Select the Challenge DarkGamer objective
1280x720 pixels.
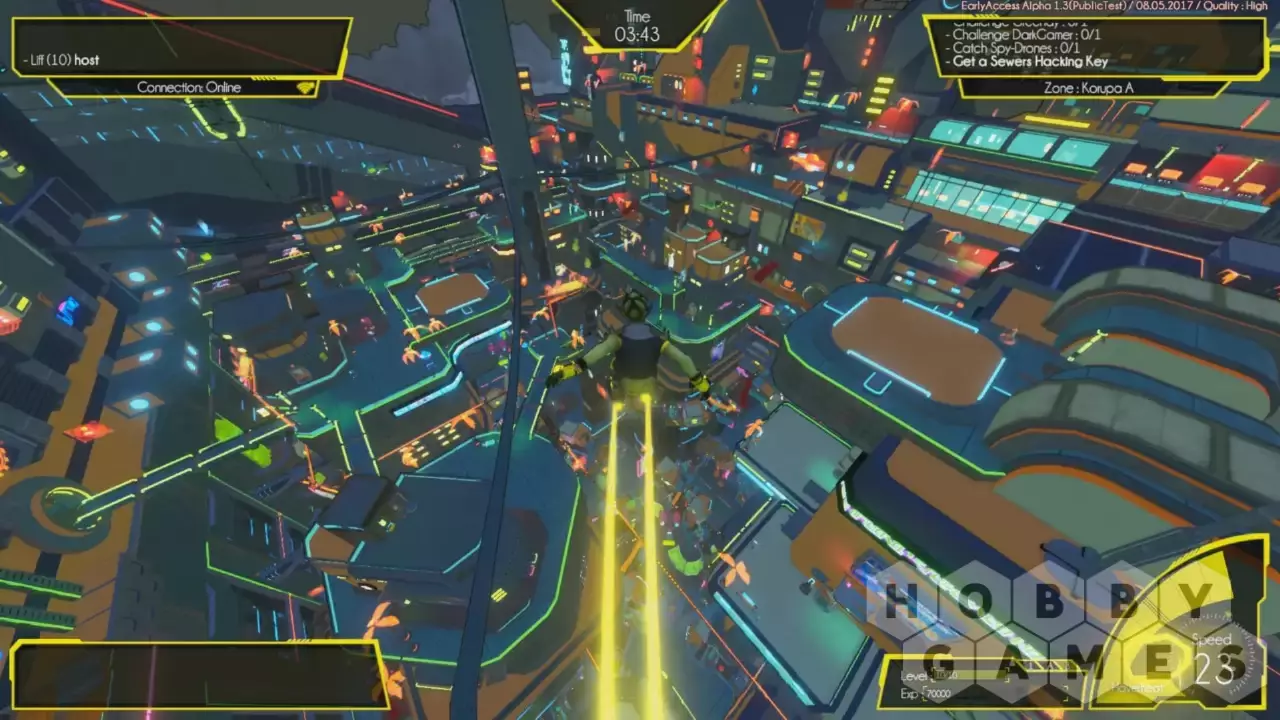click(x=1027, y=34)
